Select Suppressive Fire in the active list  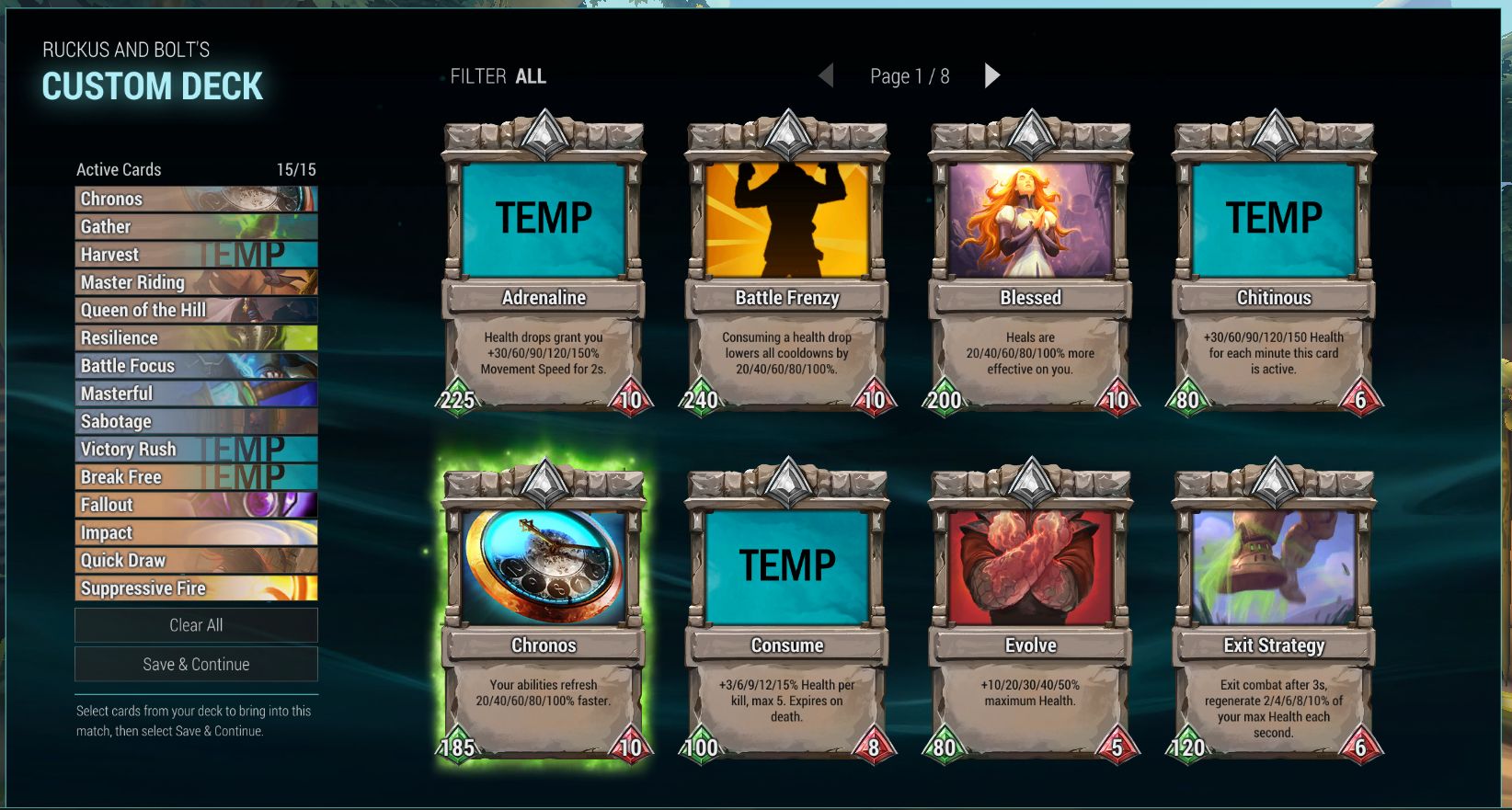coord(196,588)
